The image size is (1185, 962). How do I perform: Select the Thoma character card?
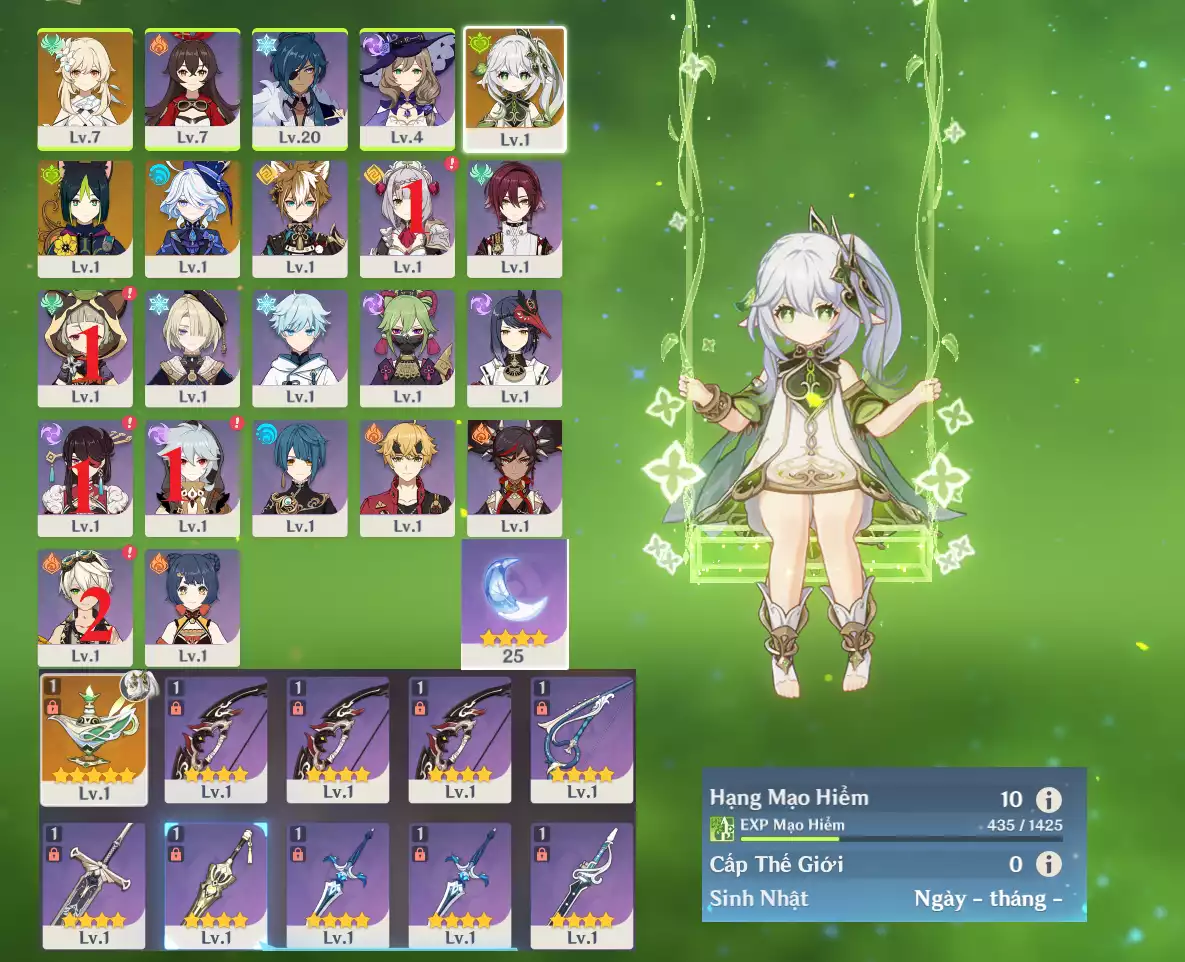click(x=407, y=477)
